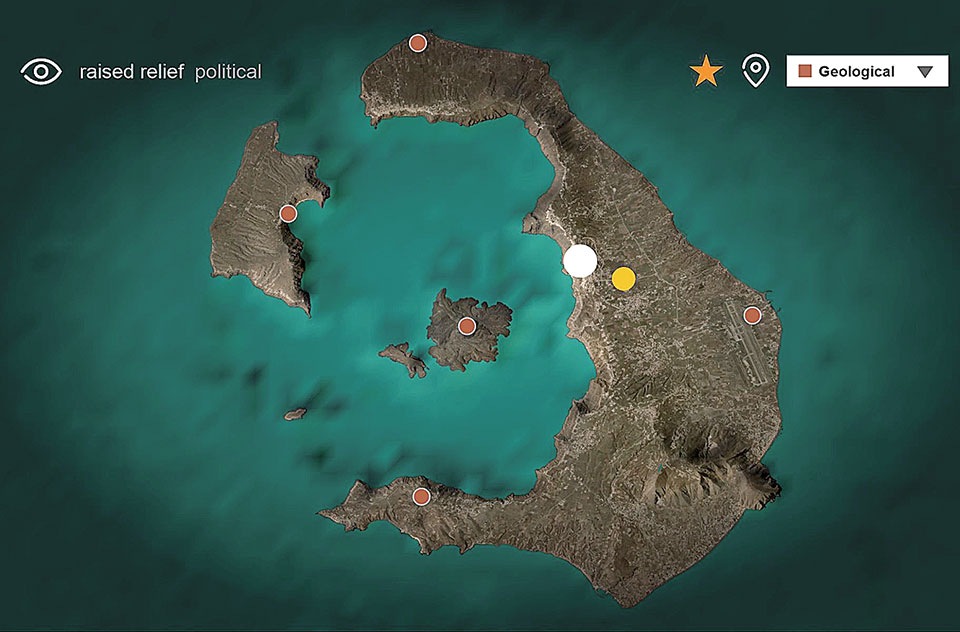Switch to political map view
The height and width of the screenshot is (632, 960).
click(228, 72)
